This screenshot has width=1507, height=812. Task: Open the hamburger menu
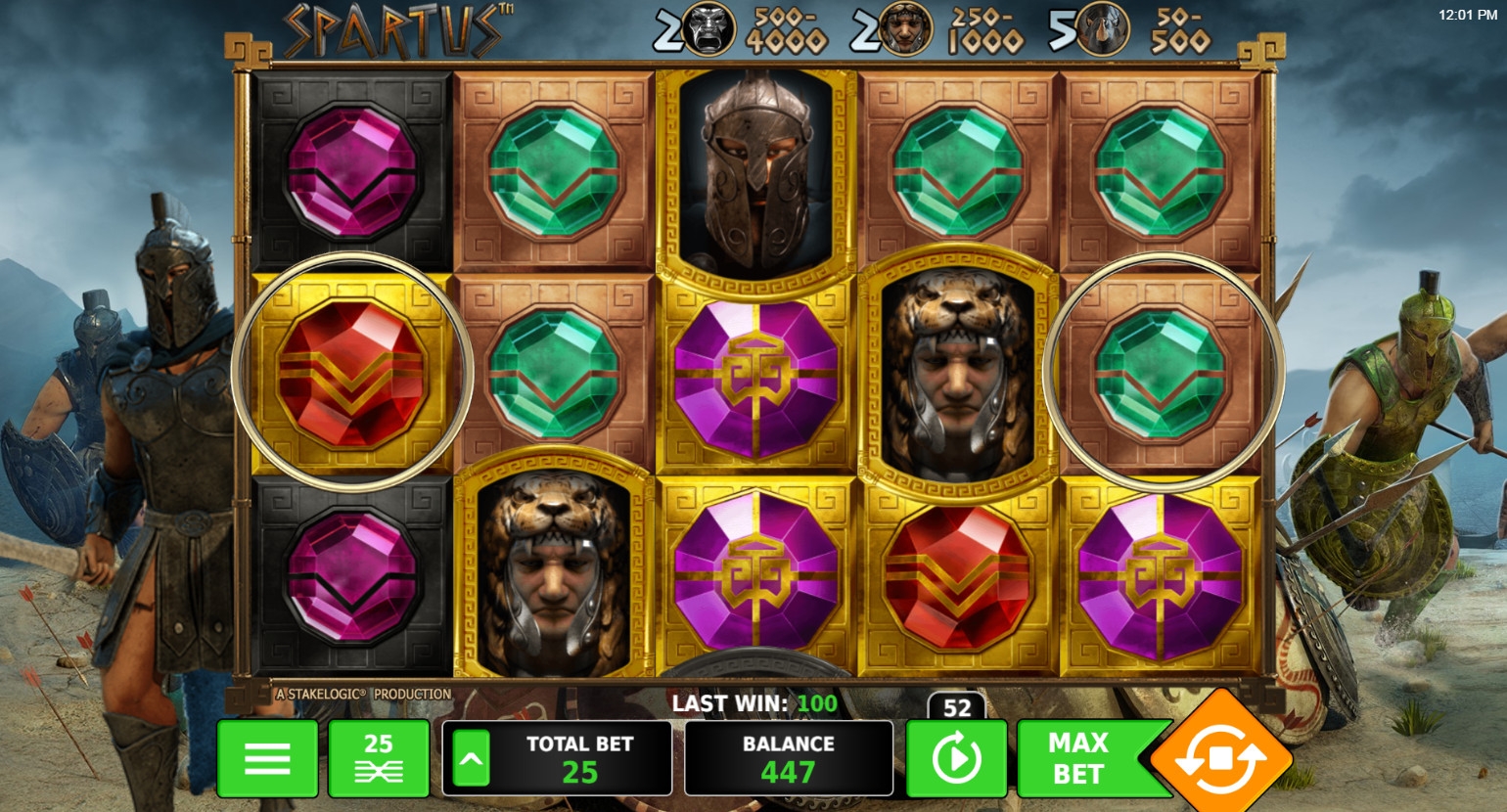click(x=267, y=758)
